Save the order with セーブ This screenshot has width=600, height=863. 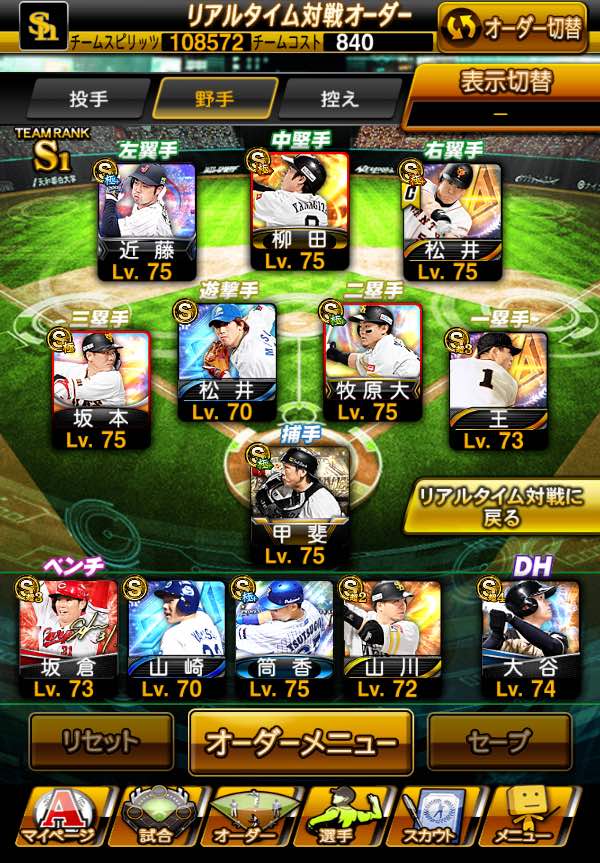pyautogui.click(x=500, y=741)
